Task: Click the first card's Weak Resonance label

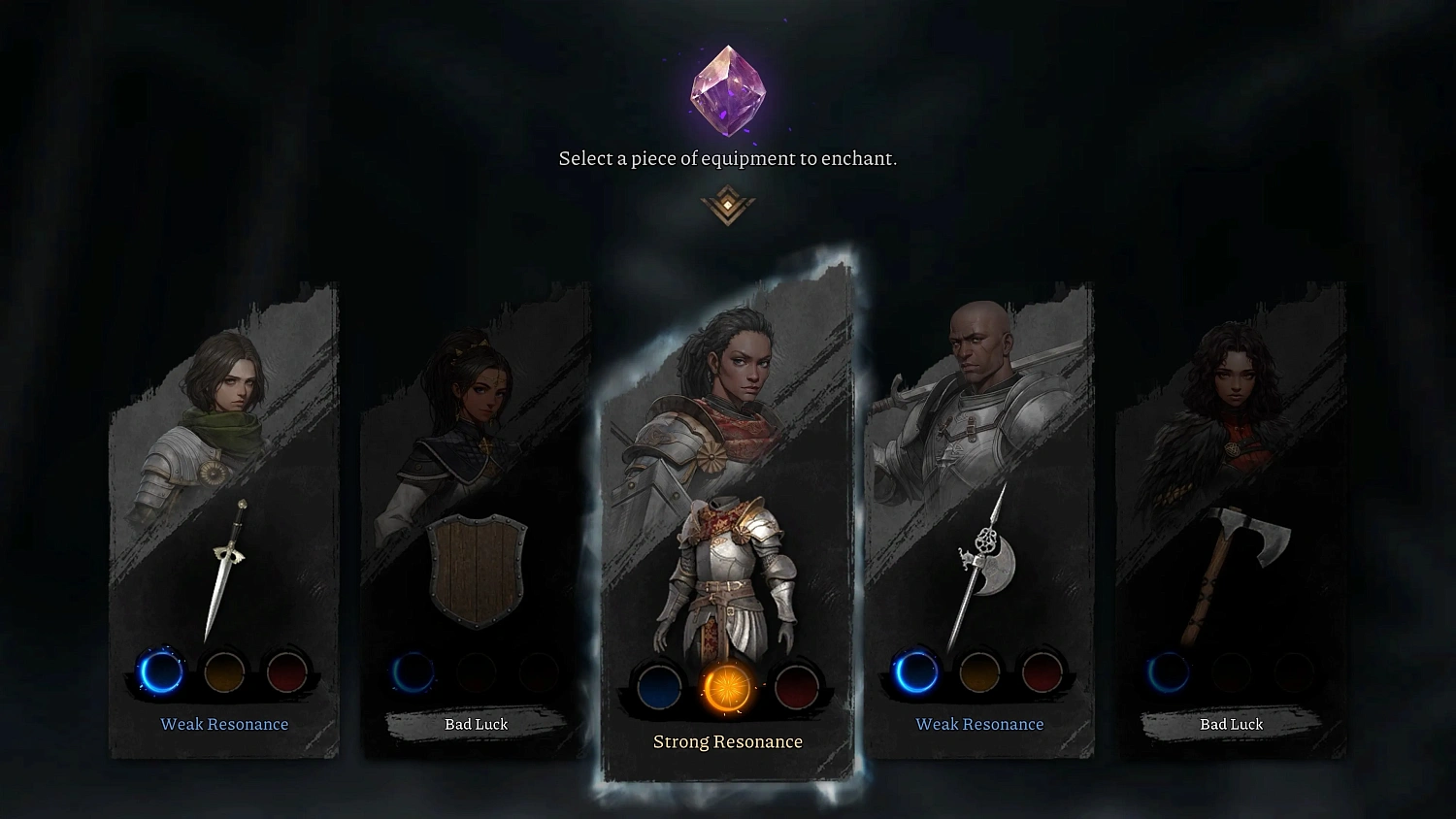Action: [x=225, y=724]
